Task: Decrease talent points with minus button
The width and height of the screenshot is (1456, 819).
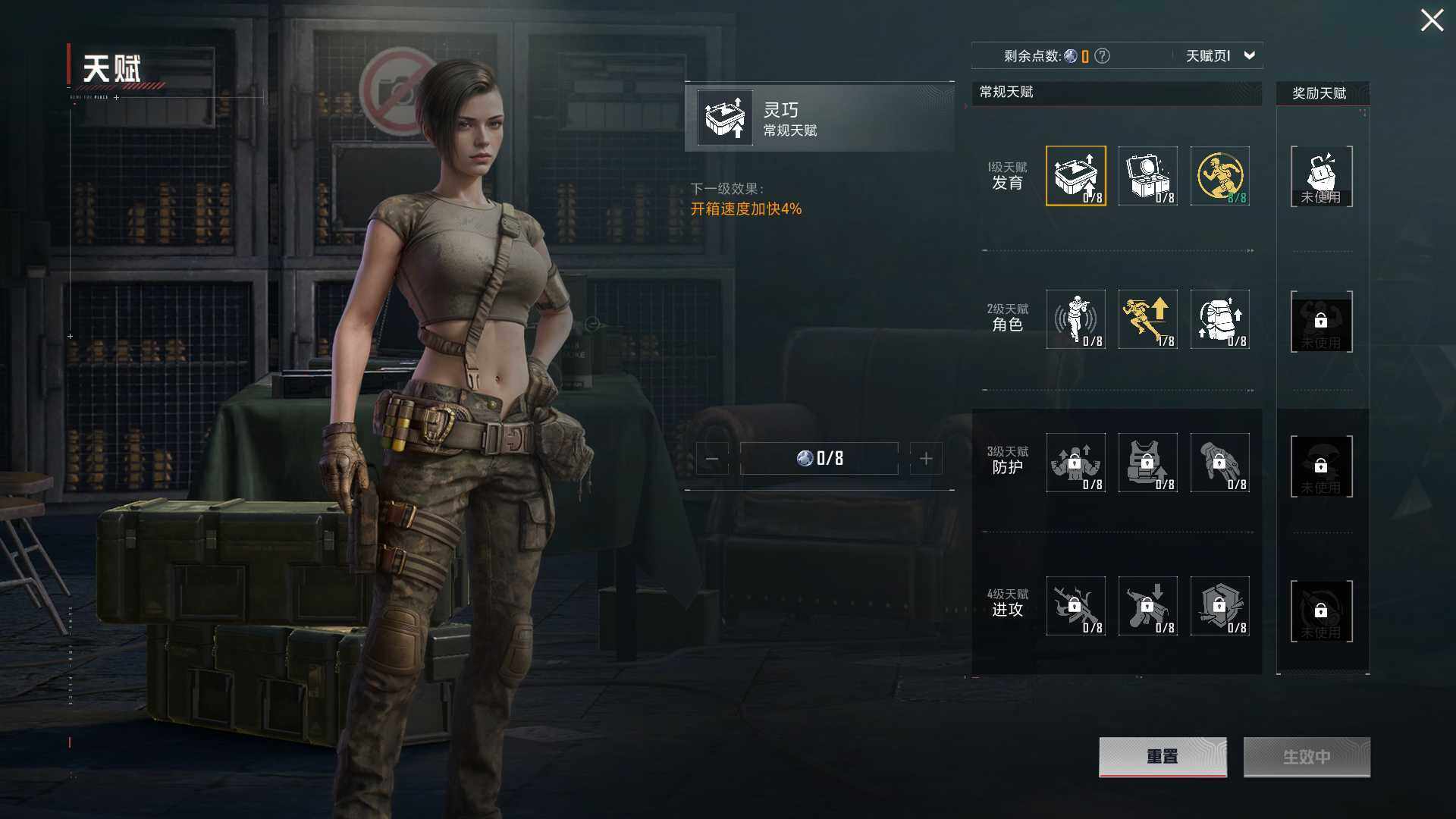Action: pyautogui.click(x=712, y=459)
